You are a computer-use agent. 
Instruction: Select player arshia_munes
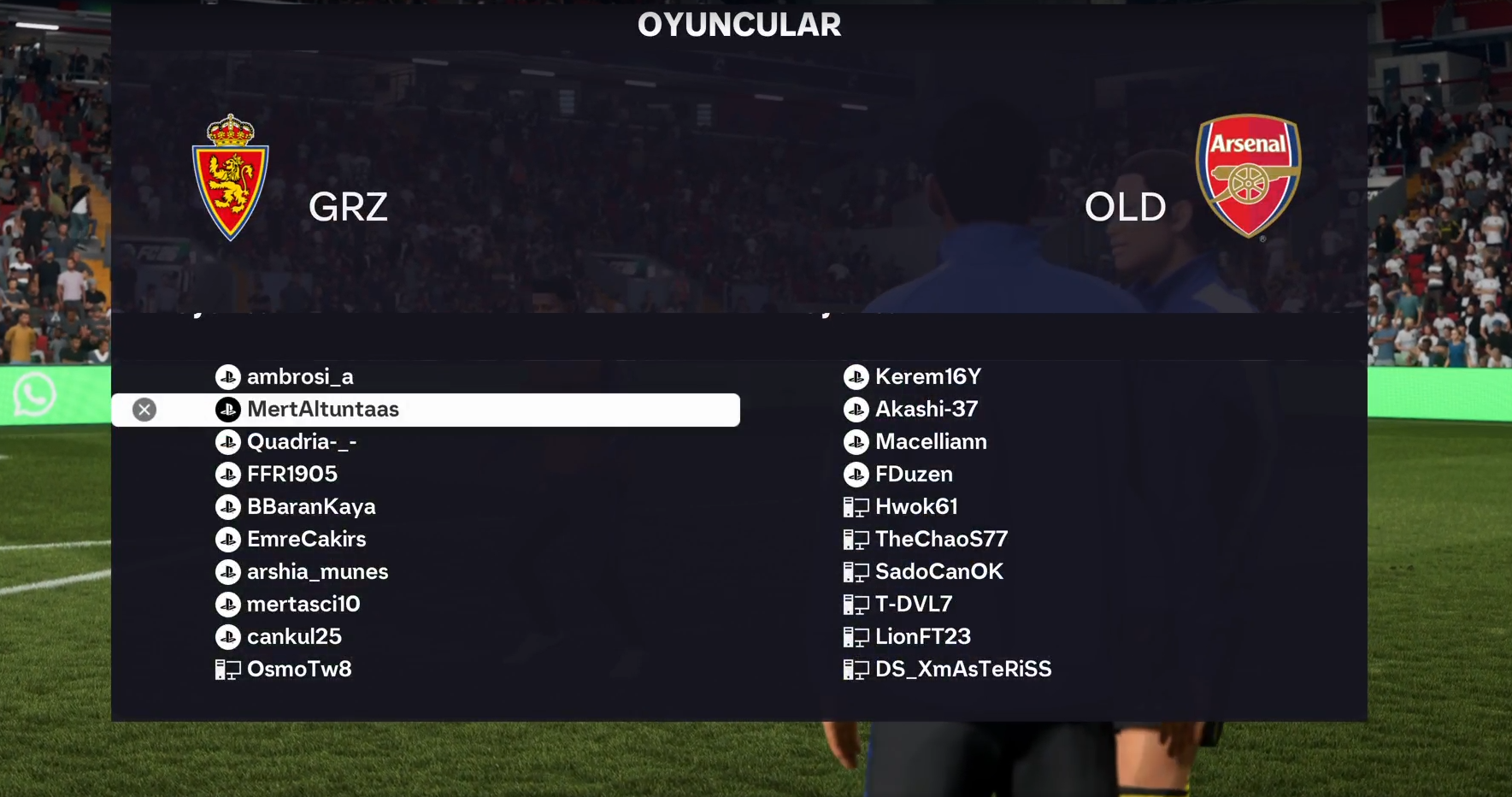point(317,572)
